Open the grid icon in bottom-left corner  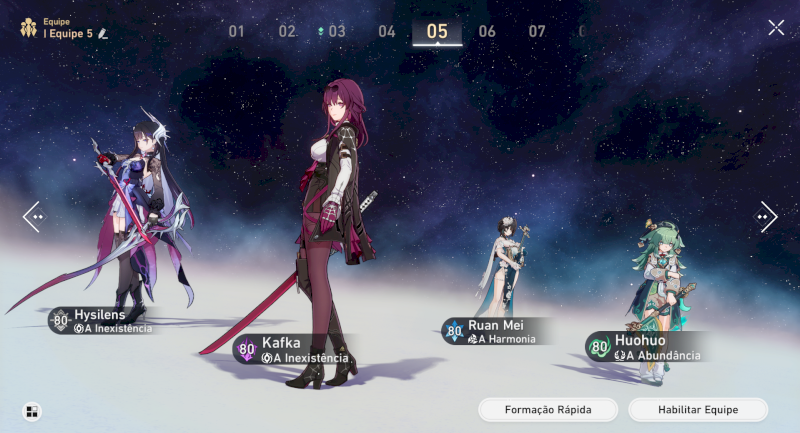[32, 411]
